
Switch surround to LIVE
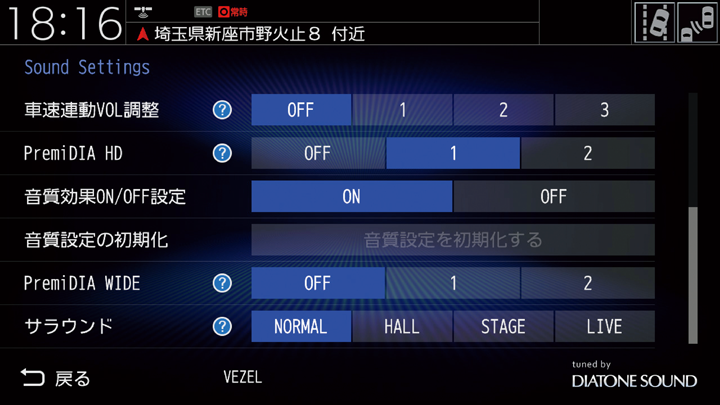604,326
